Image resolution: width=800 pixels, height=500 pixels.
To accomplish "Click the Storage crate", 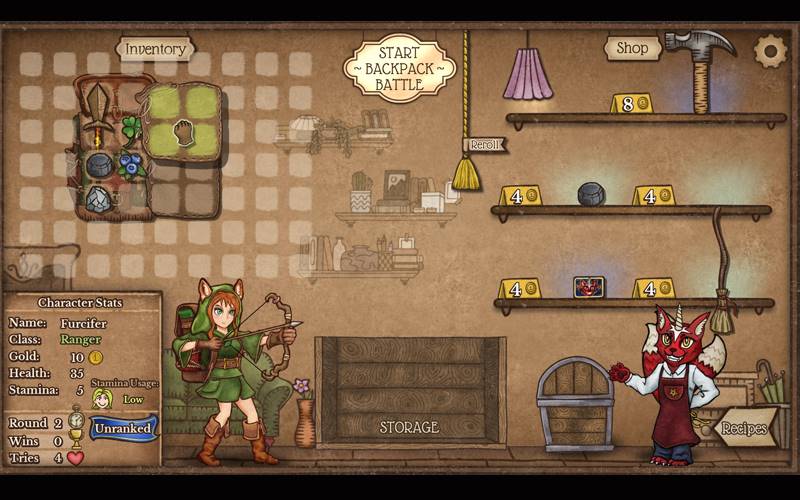I will click(409, 390).
